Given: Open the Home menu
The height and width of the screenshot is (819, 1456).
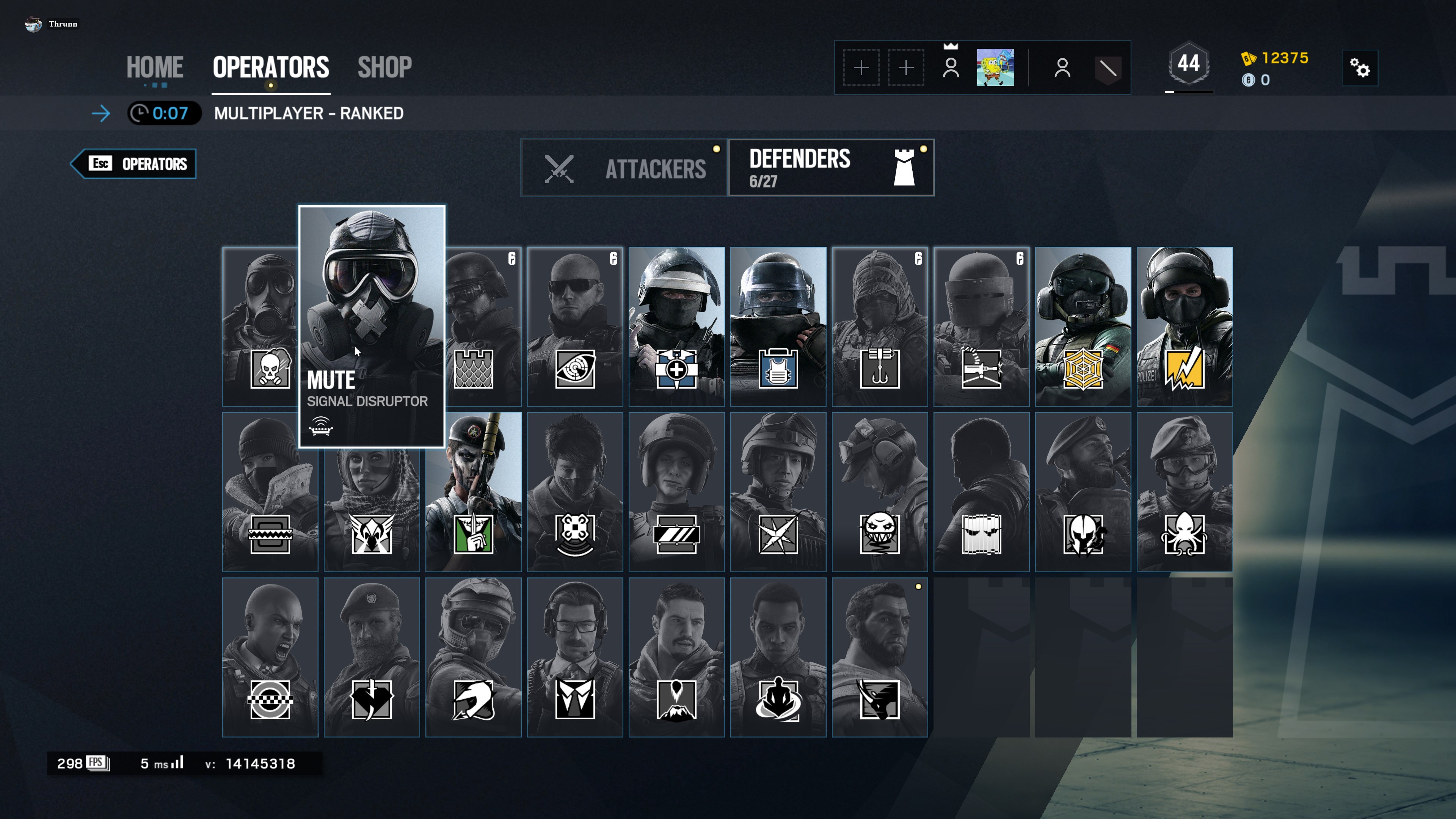Looking at the screenshot, I should [x=154, y=67].
